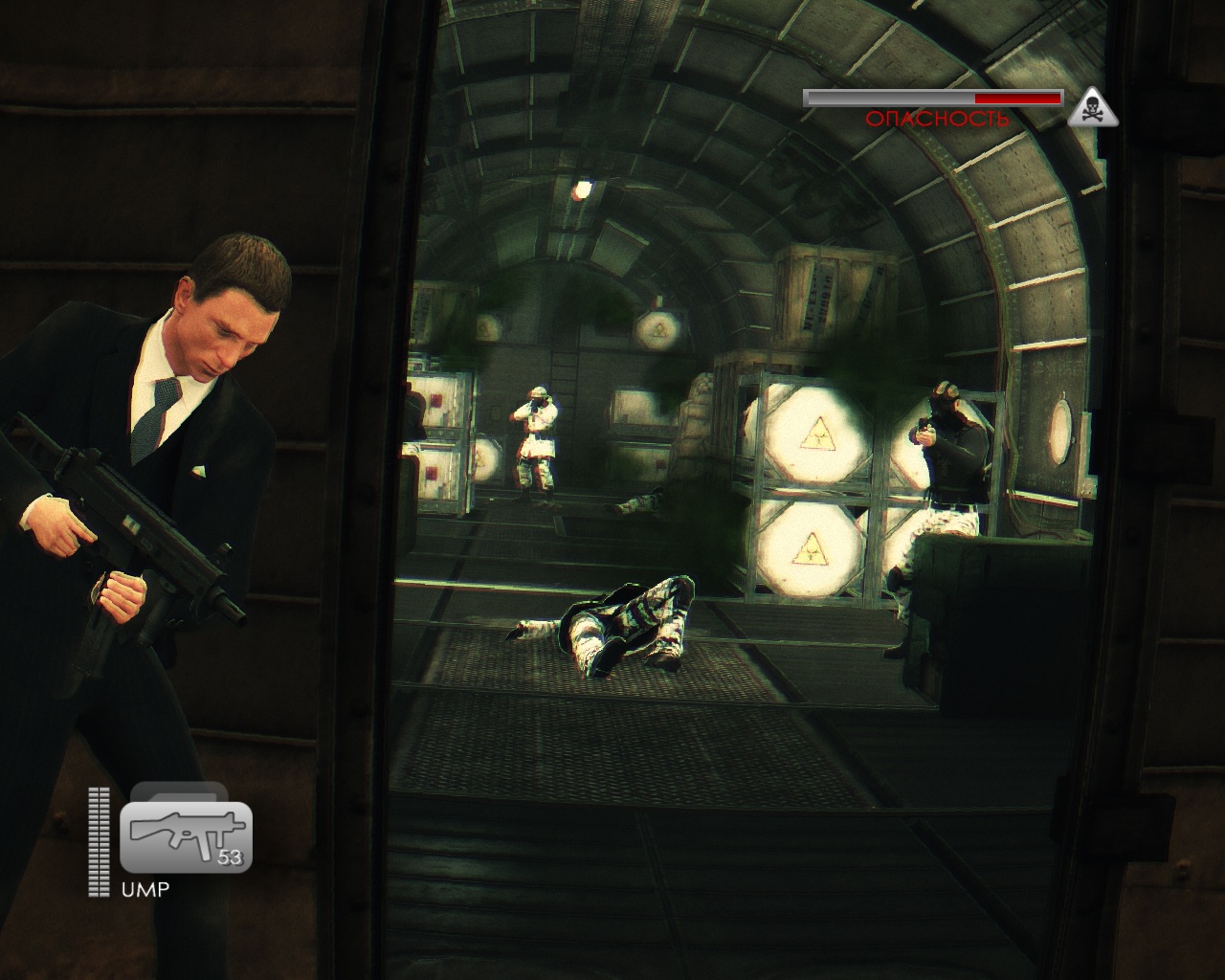Click the skull danger warning icon

pyautogui.click(x=1094, y=108)
